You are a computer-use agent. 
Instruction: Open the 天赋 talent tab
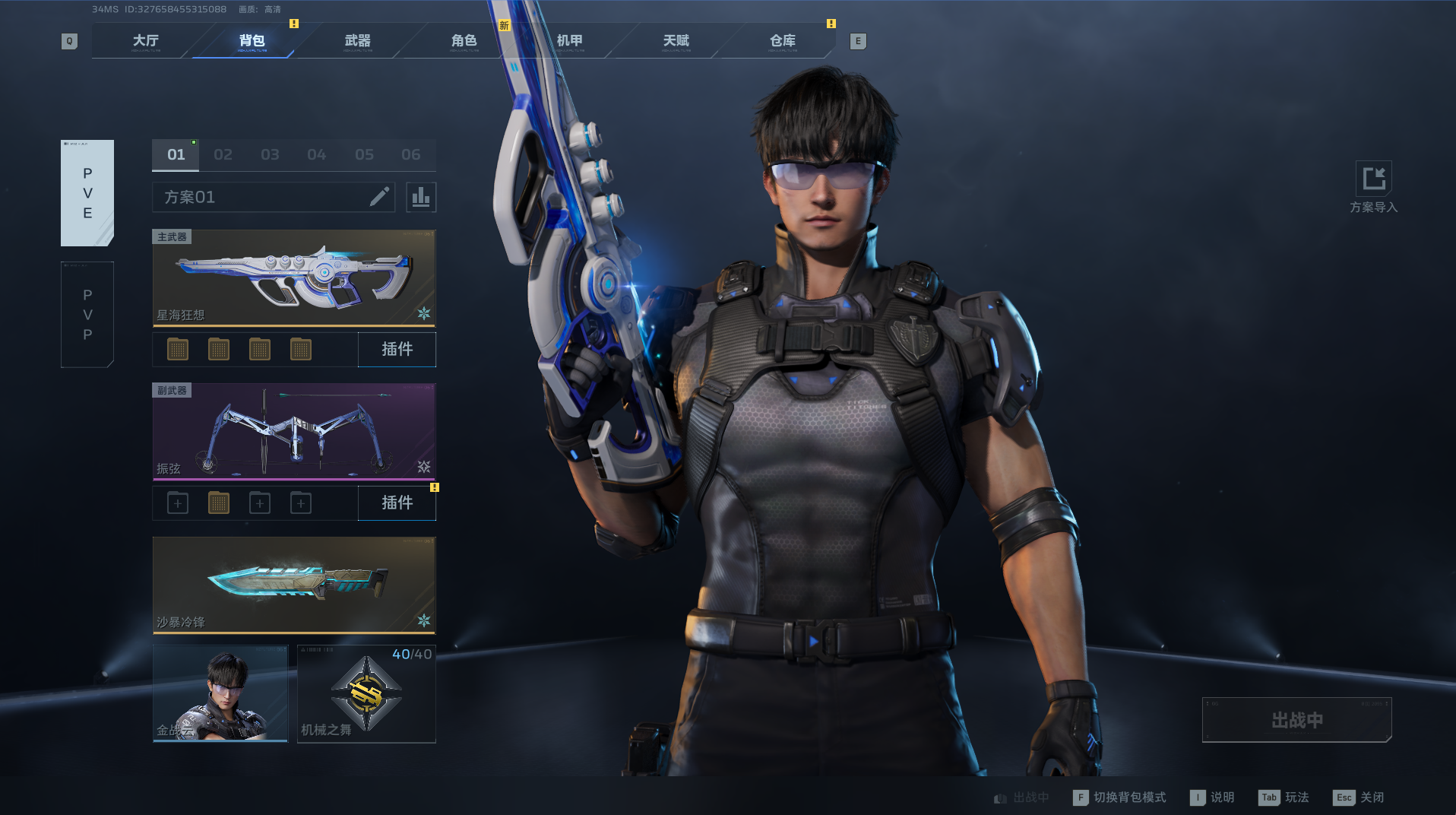(x=676, y=41)
